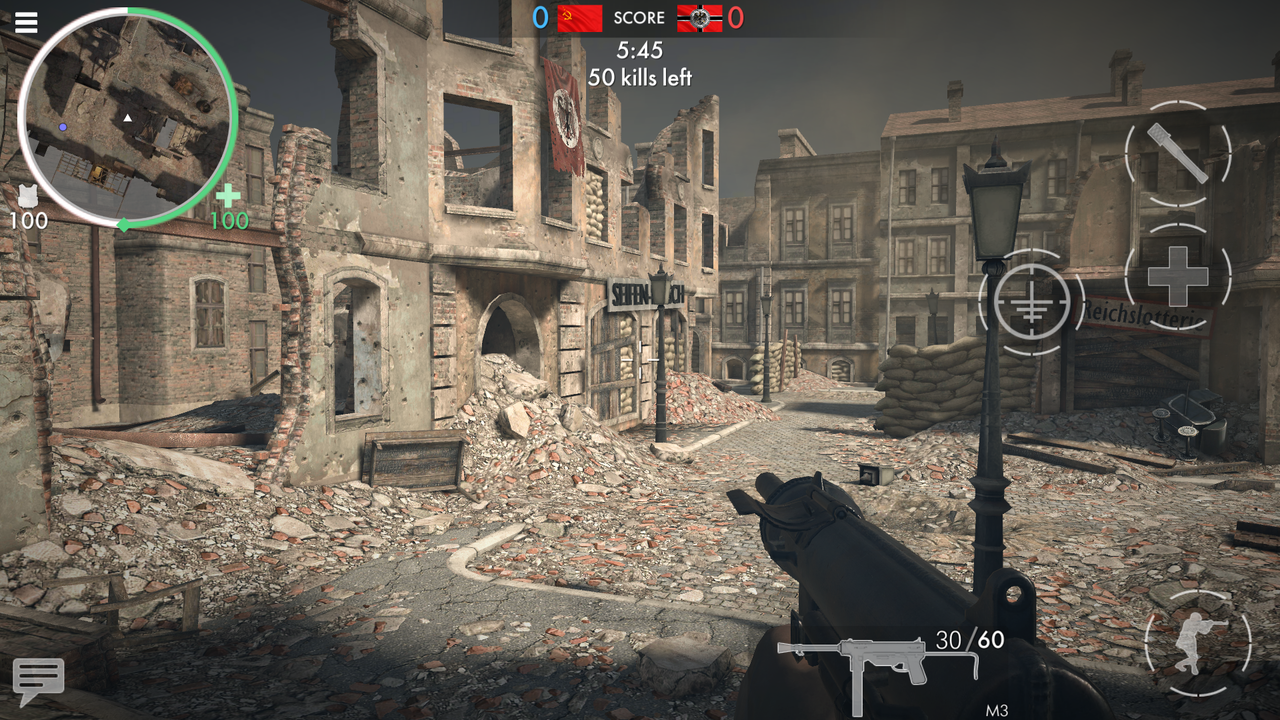
Task: Expand the minimap in the corner
Action: tap(130, 115)
